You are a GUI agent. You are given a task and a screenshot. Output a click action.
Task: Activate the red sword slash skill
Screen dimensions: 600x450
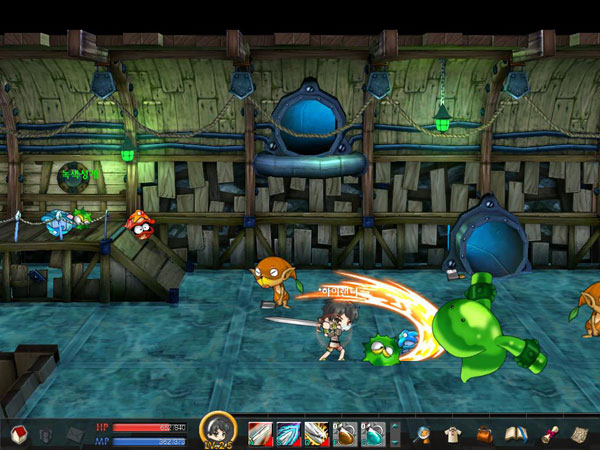260,433
